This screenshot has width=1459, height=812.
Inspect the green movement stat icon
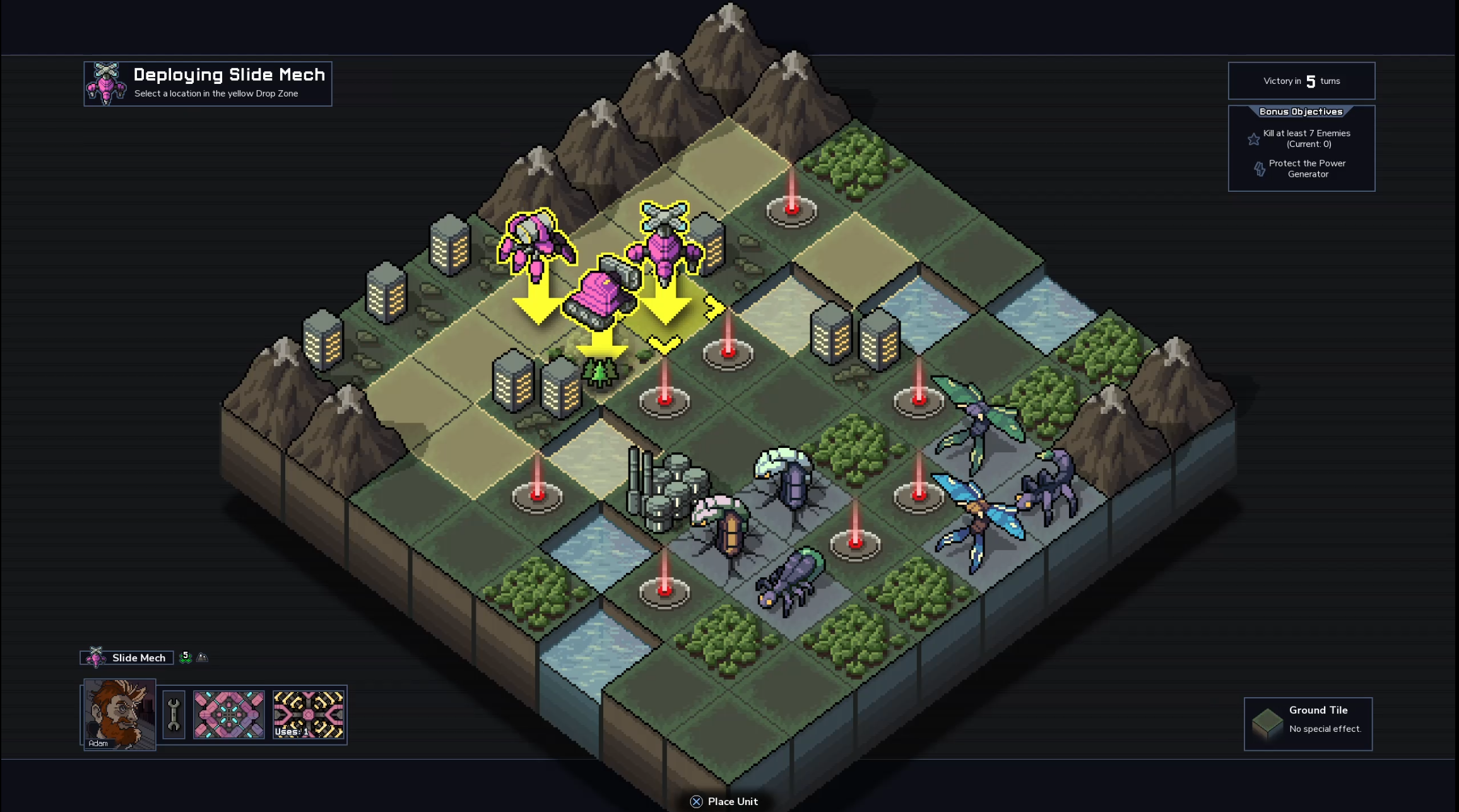point(186,657)
